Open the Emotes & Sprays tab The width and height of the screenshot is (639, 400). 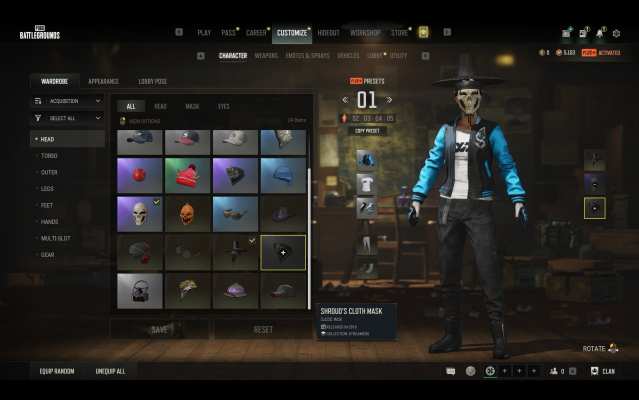click(x=307, y=56)
